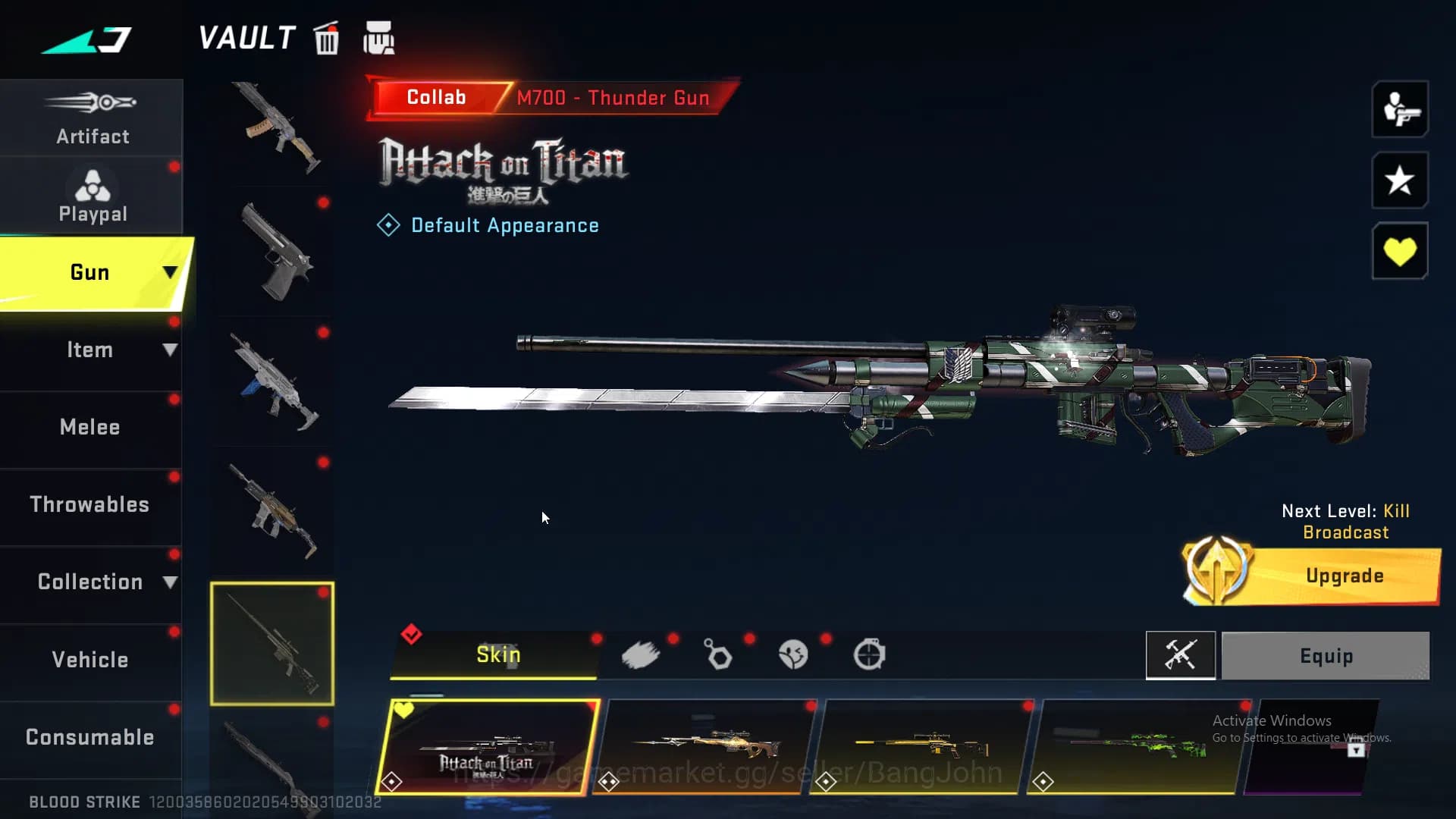Screen dimensions: 1456x819
Task: Open the weapon charm attachment icon
Action: [717, 654]
